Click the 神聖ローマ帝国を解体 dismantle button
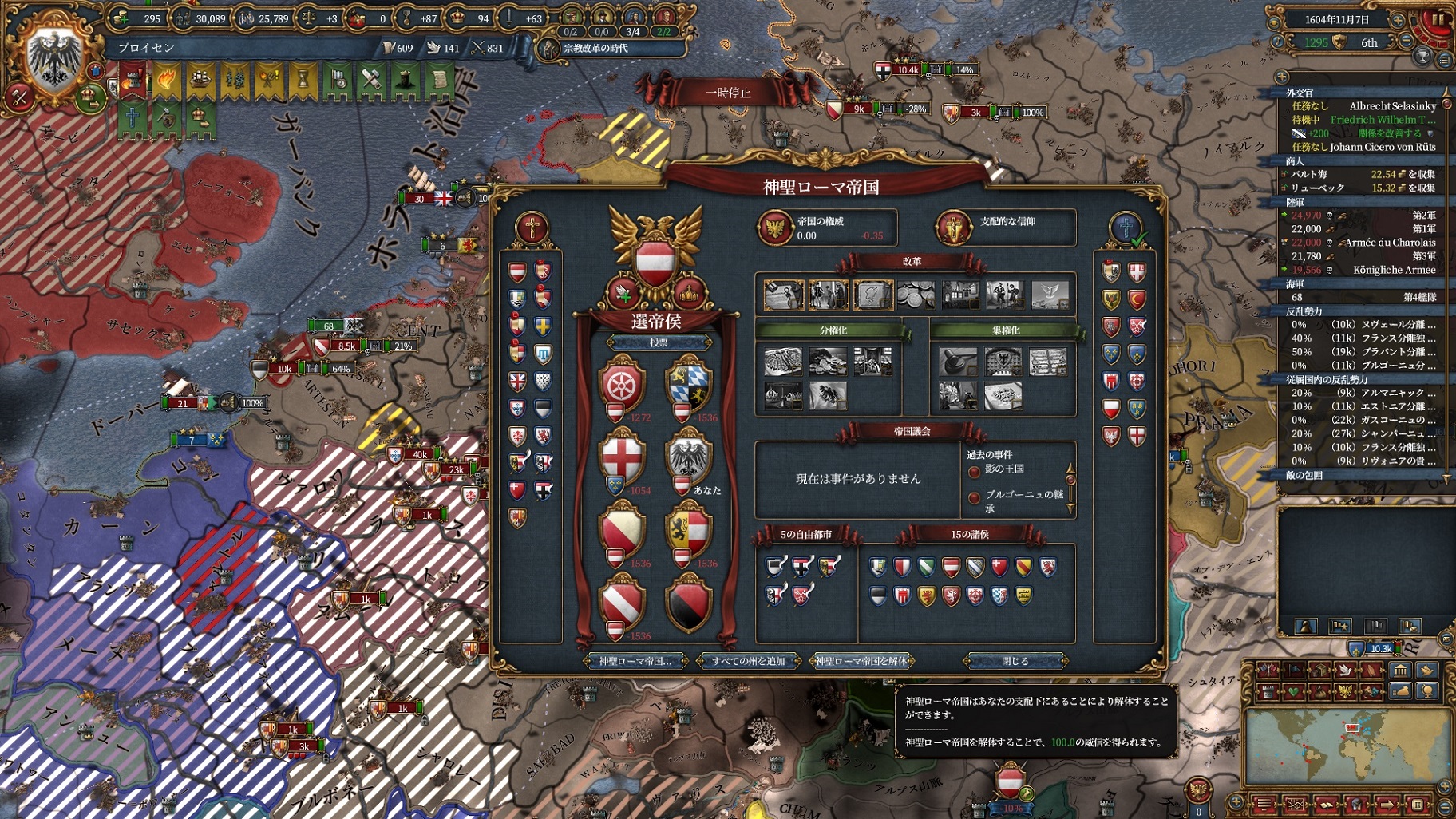Viewport: 1456px width, 819px height. coord(861,661)
